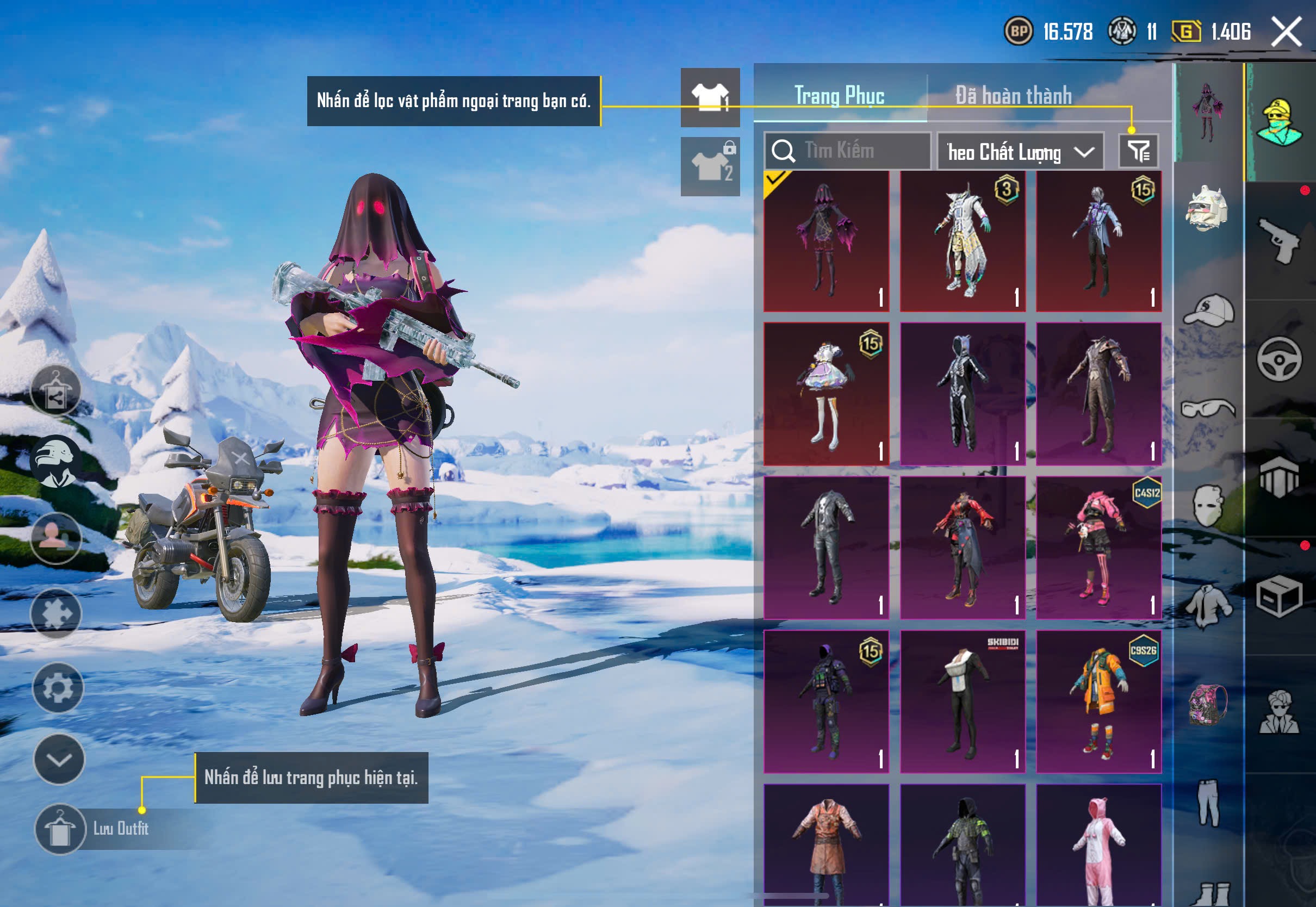The width and height of the screenshot is (1316, 907).
Task: Pick the pink bunny onesie outfit
Action: coord(1098,844)
